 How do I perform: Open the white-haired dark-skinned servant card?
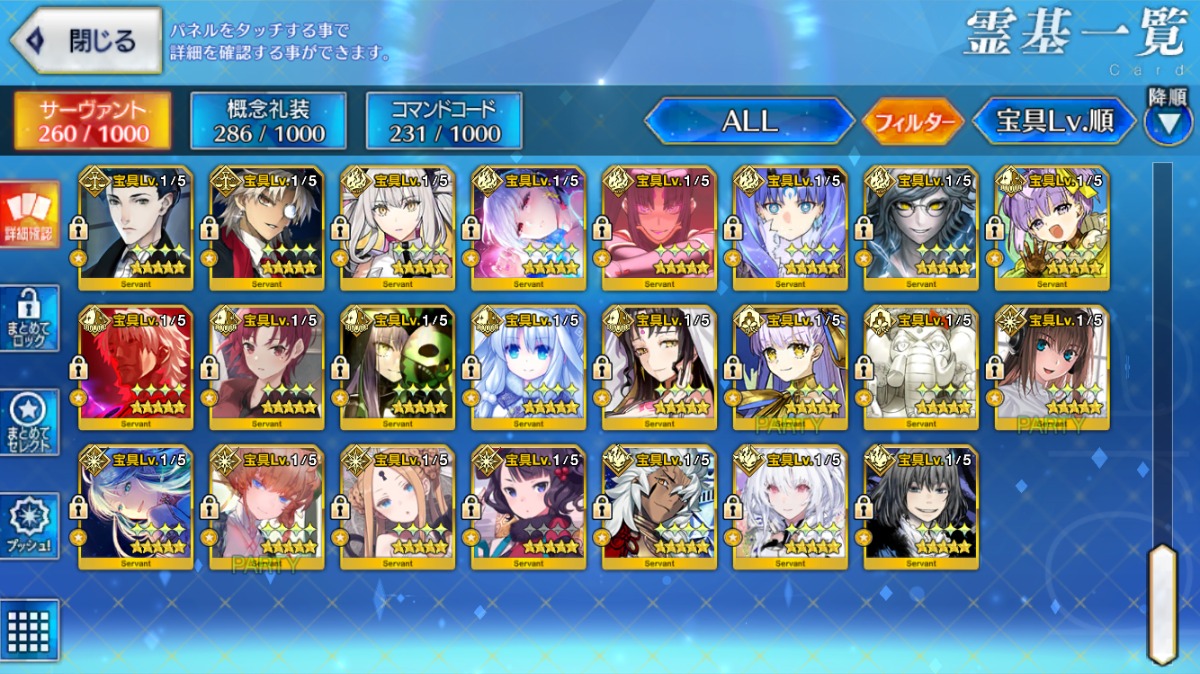(659, 507)
